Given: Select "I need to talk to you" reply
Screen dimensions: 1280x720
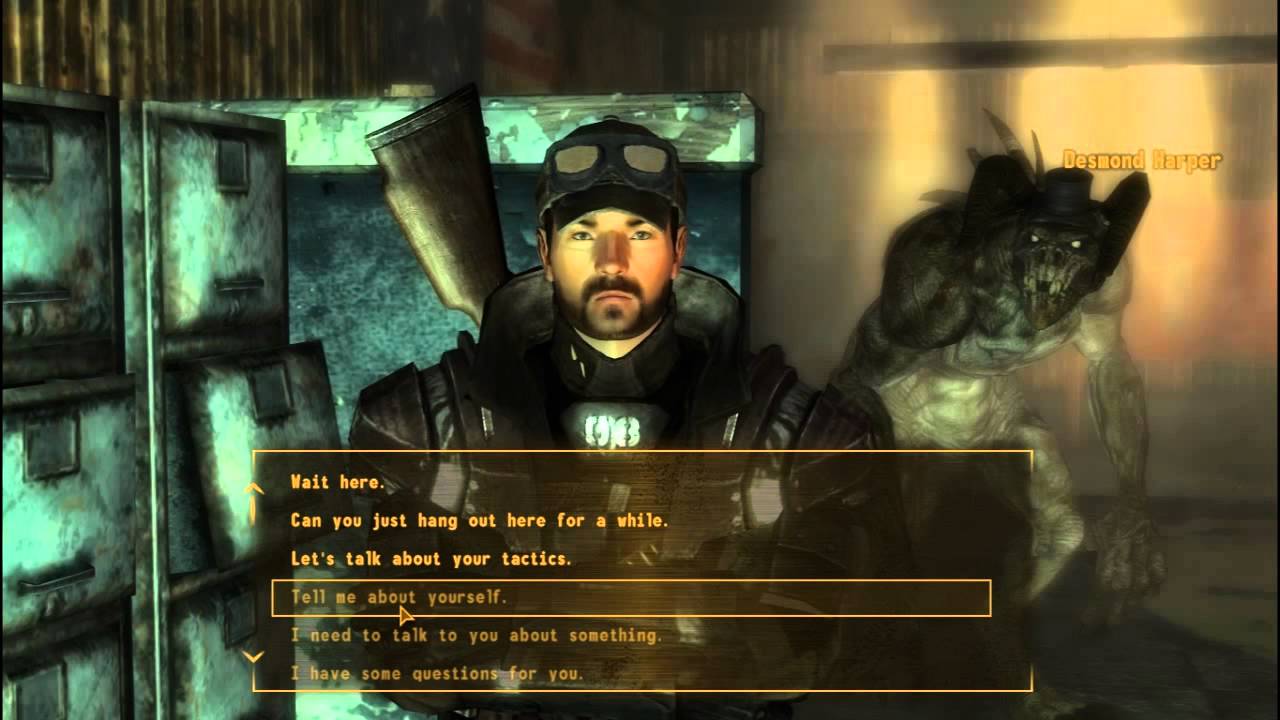Looking at the screenshot, I should tap(476, 636).
